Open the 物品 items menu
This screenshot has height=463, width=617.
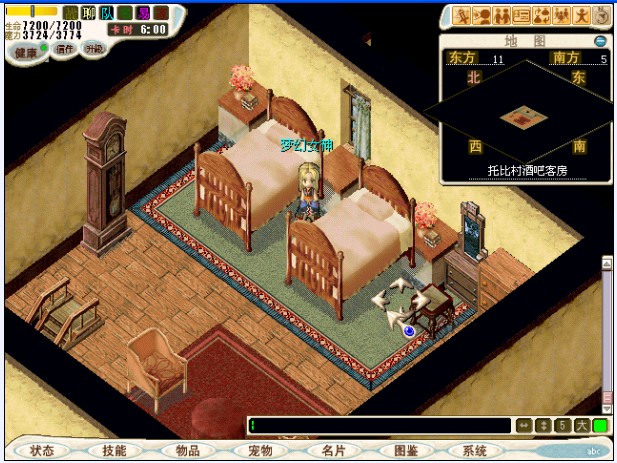tap(187, 451)
